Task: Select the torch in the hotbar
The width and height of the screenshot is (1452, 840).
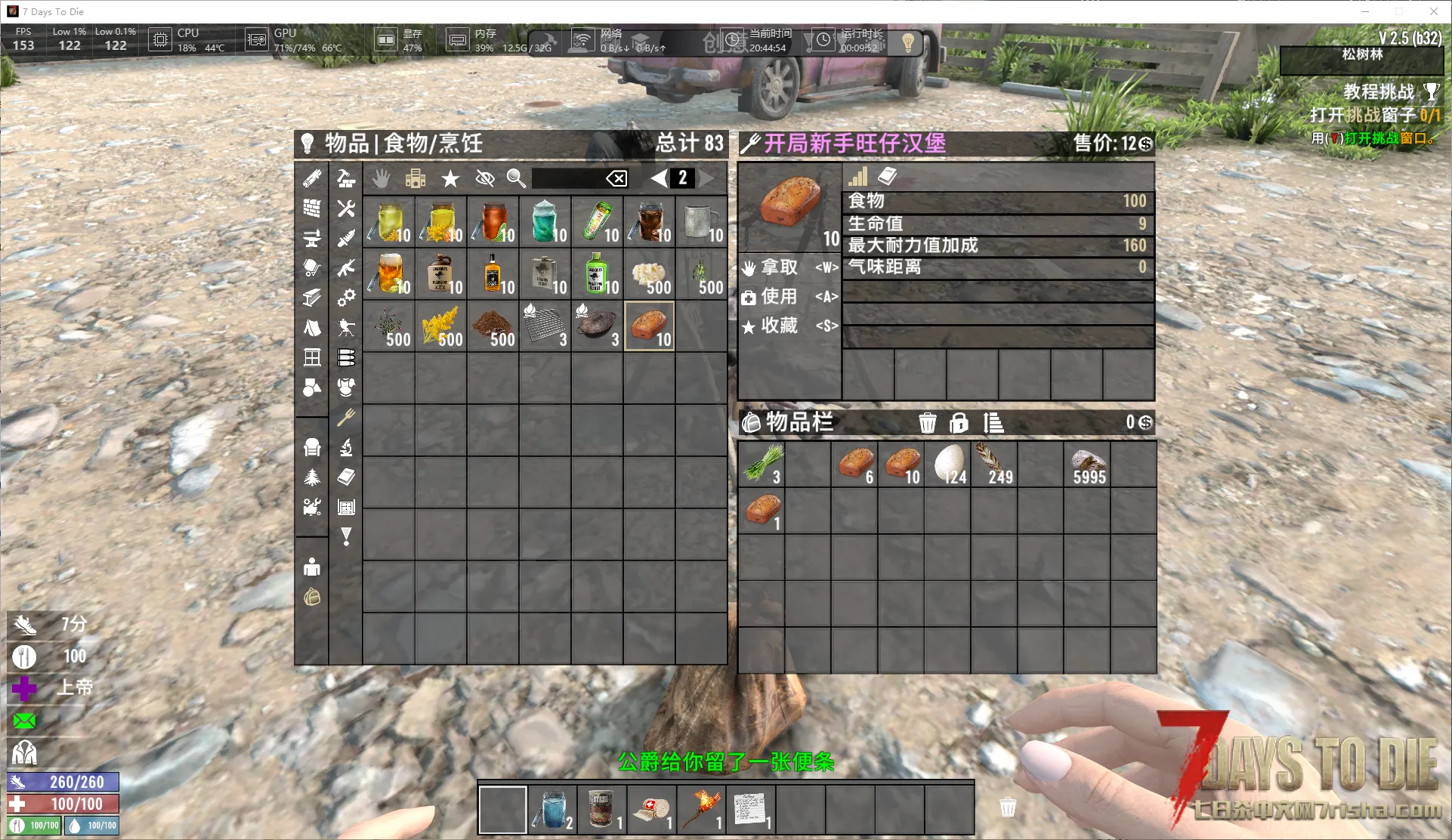Action: (x=701, y=810)
